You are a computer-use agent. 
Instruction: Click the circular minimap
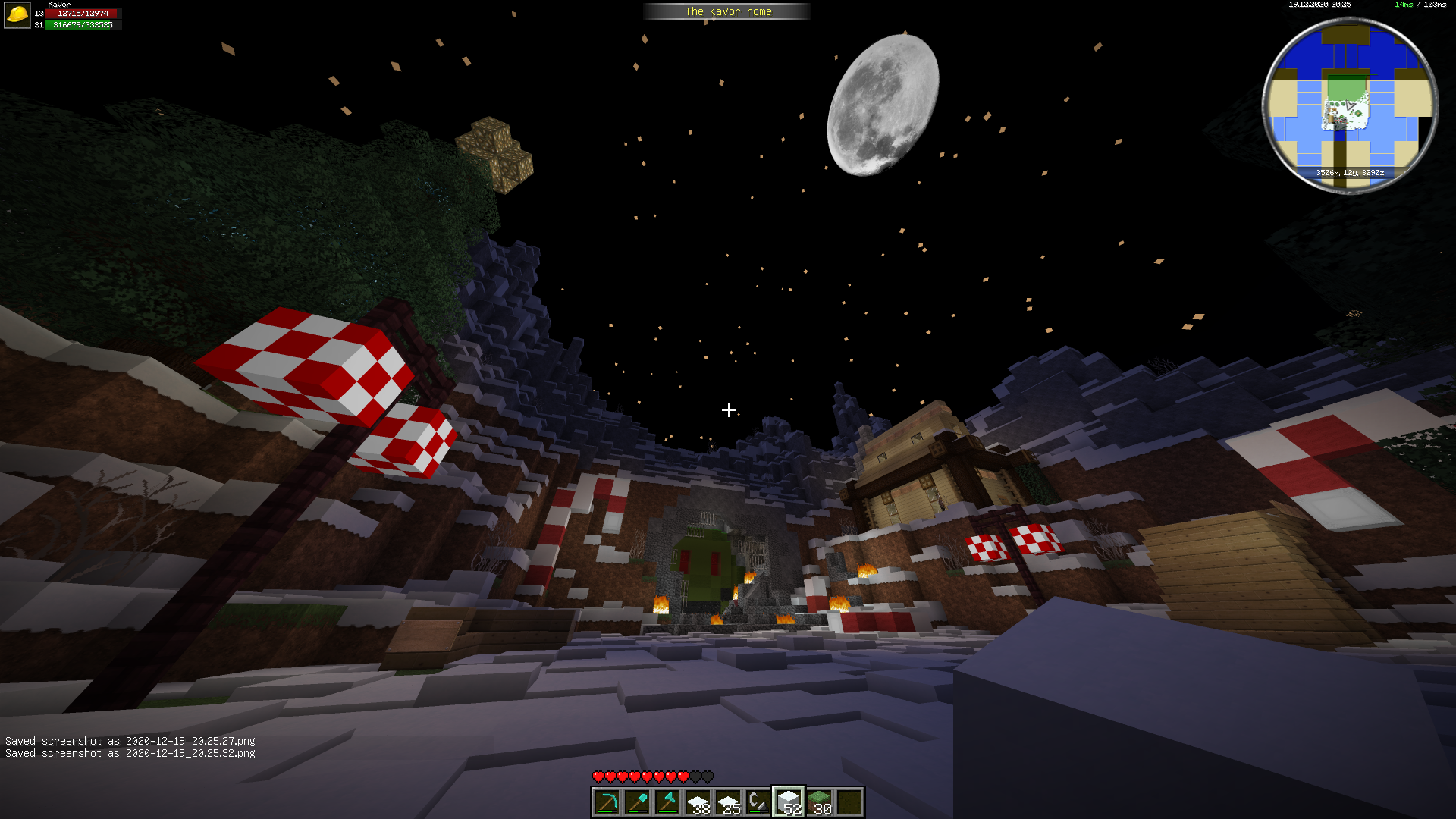click(1349, 105)
